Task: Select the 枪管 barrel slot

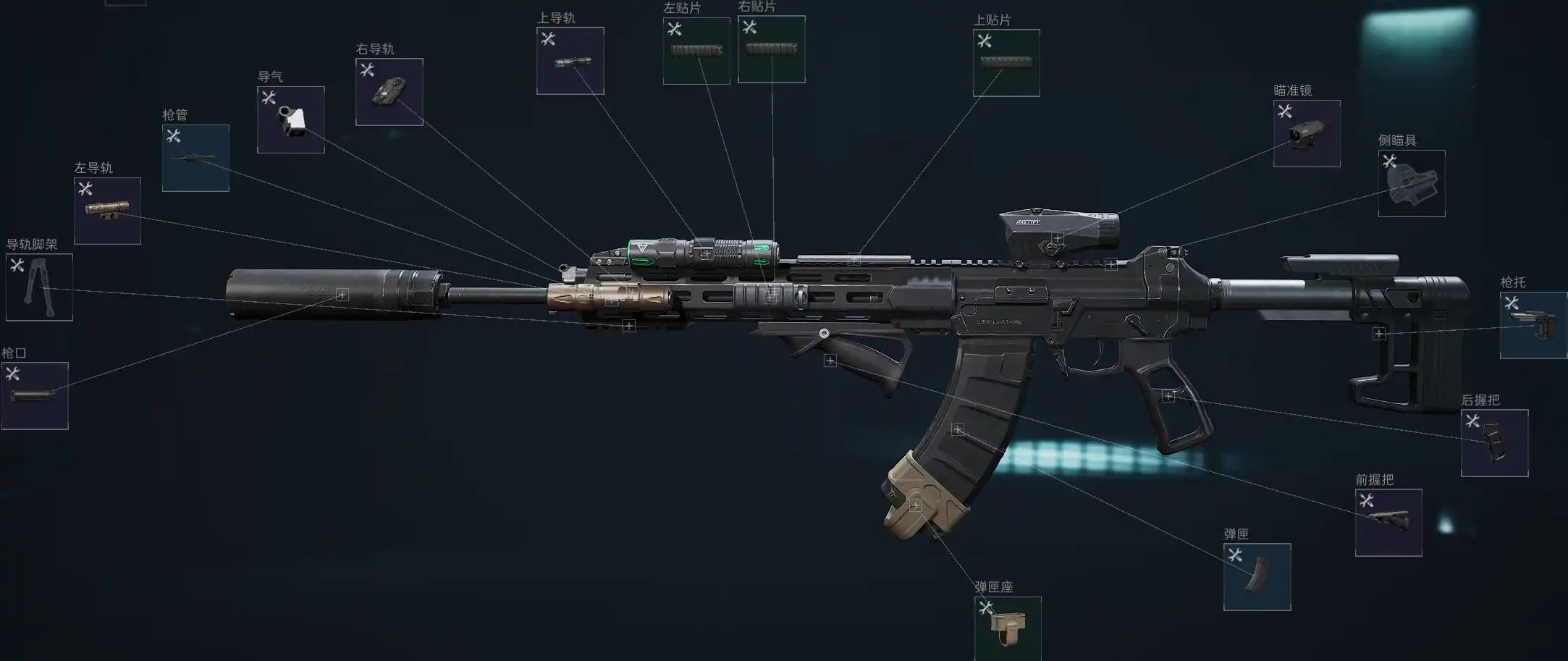Action: [x=195, y=158]
